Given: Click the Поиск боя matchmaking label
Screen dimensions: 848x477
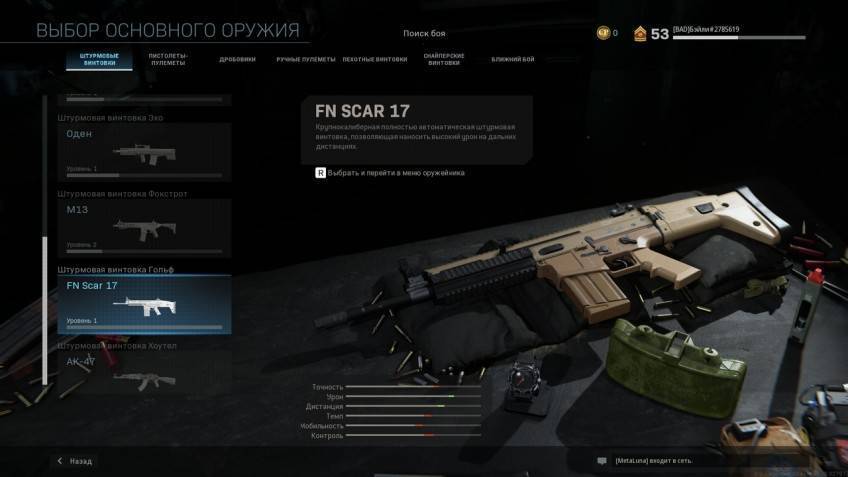Looking at the screenshot, I should click(x=424, y=33).
